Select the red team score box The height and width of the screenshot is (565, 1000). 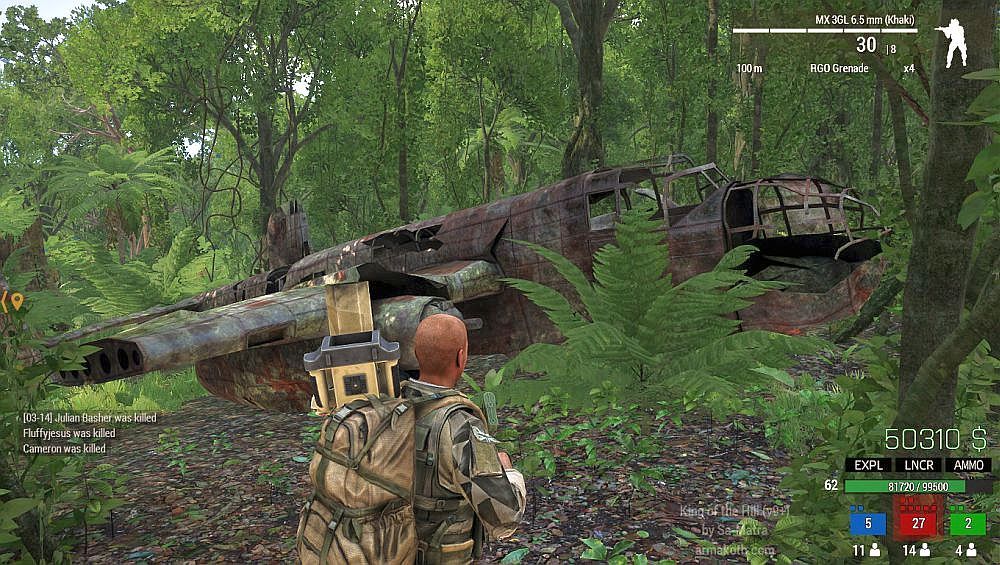(x=918, y=523)
